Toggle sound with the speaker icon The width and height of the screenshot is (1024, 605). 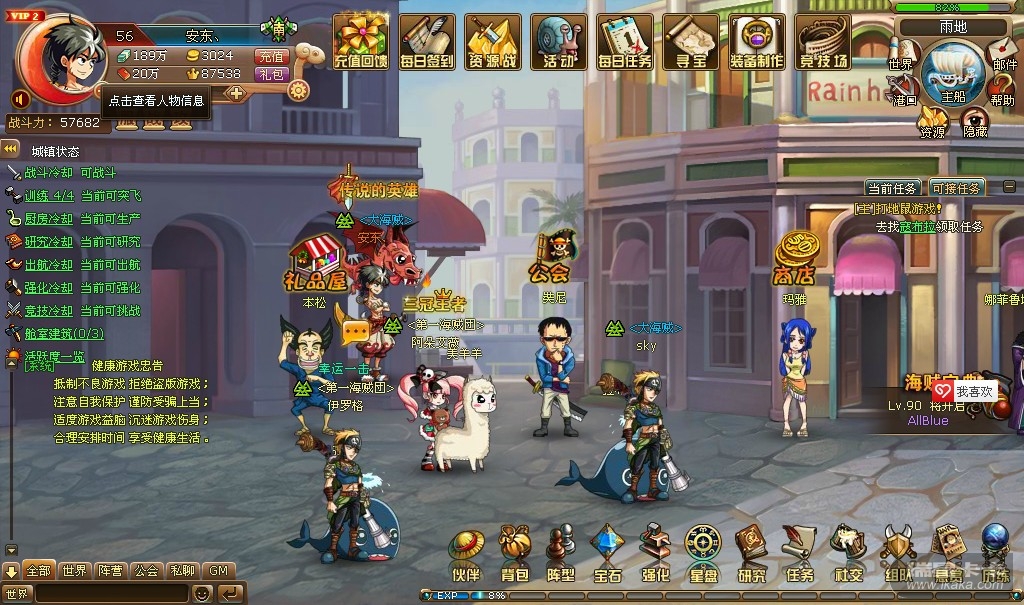tap(19, 99)
